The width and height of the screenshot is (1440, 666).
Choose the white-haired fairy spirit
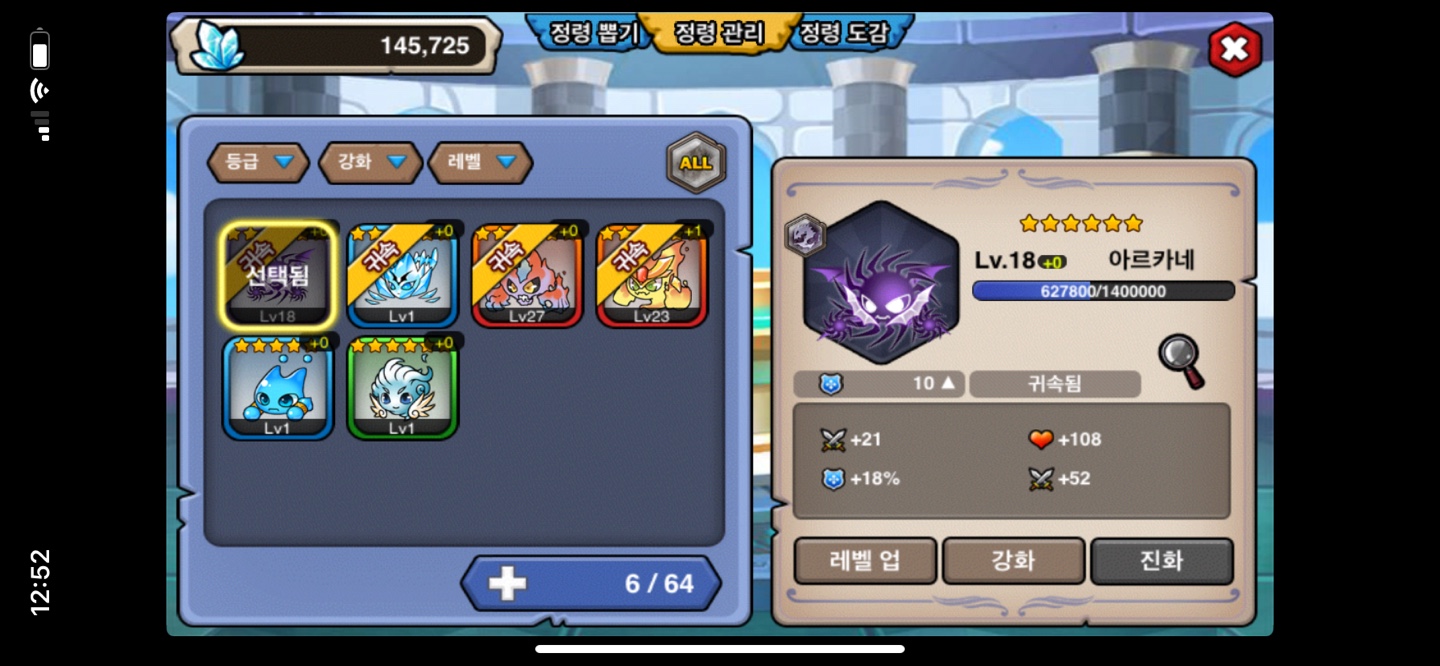[x=402, y=388]
